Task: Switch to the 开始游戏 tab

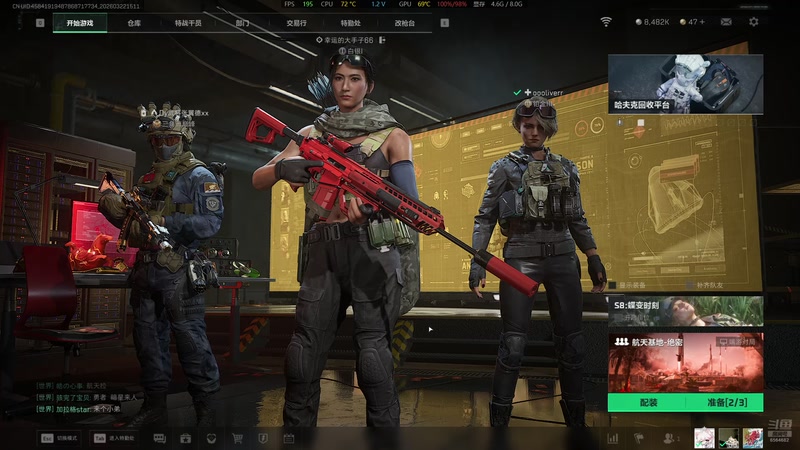Action: coord(80,22)
